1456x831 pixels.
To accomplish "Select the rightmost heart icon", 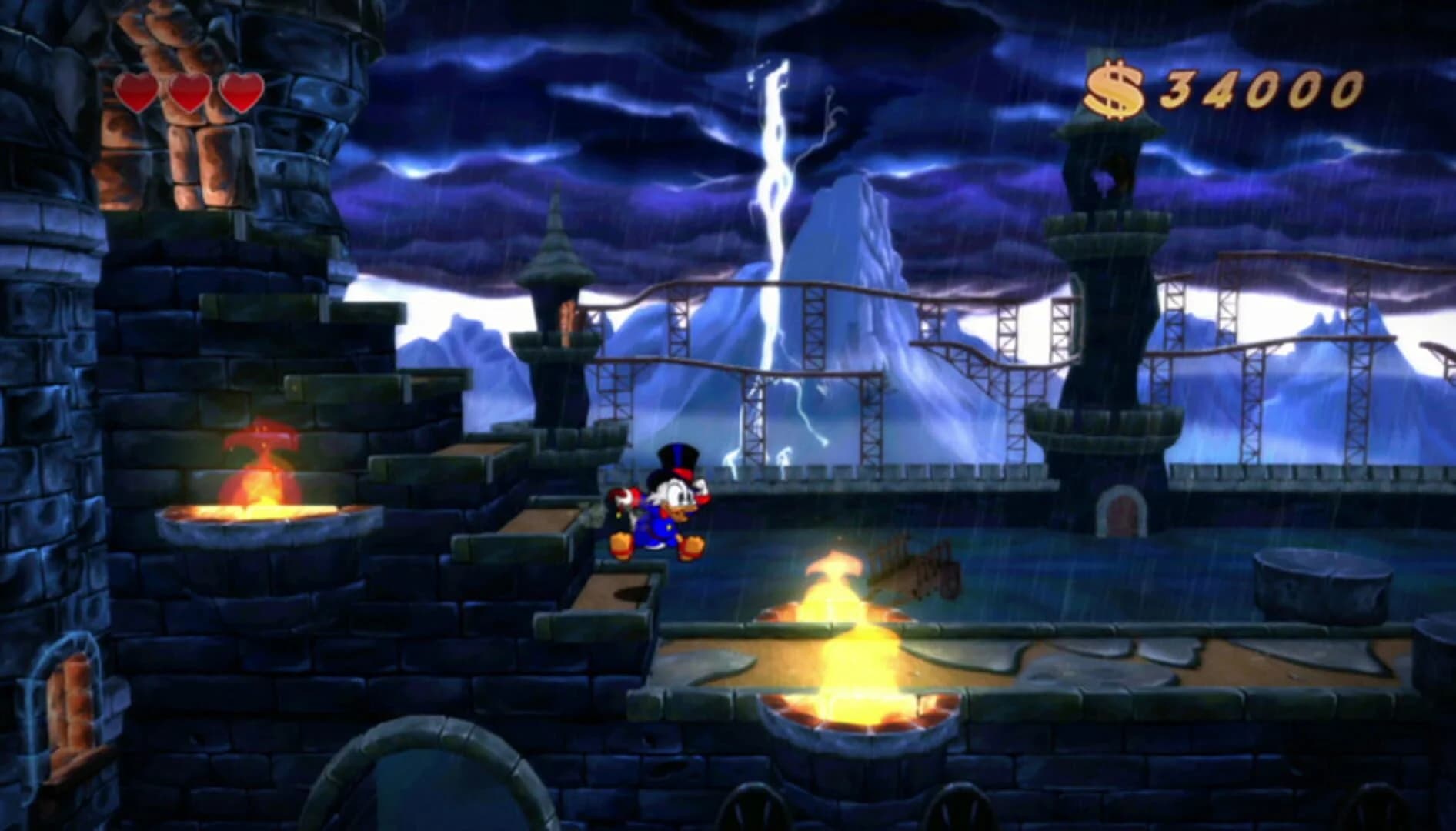I will tap(242, 94).
